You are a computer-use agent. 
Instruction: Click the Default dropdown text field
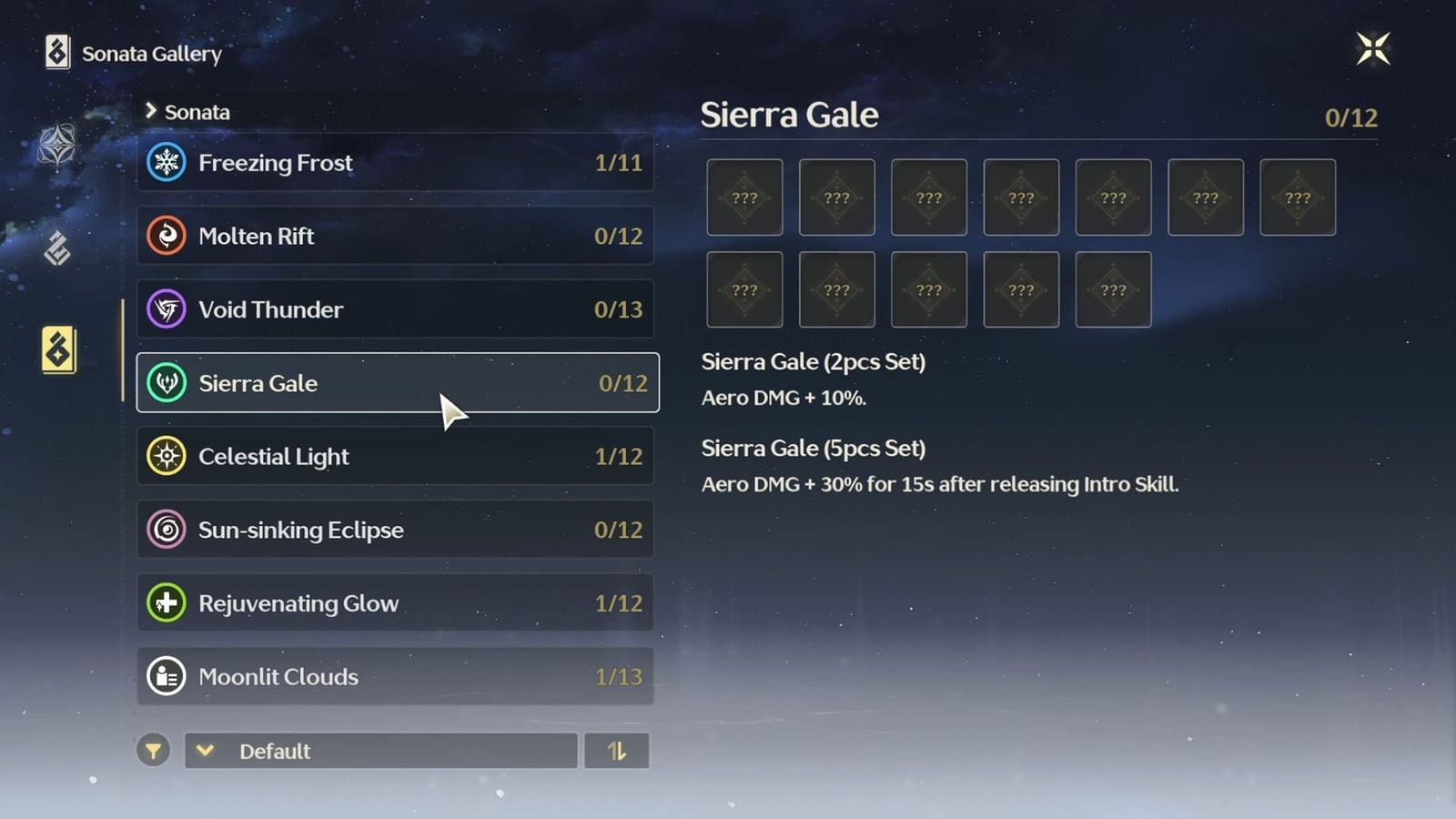click(x=380, y=751)
